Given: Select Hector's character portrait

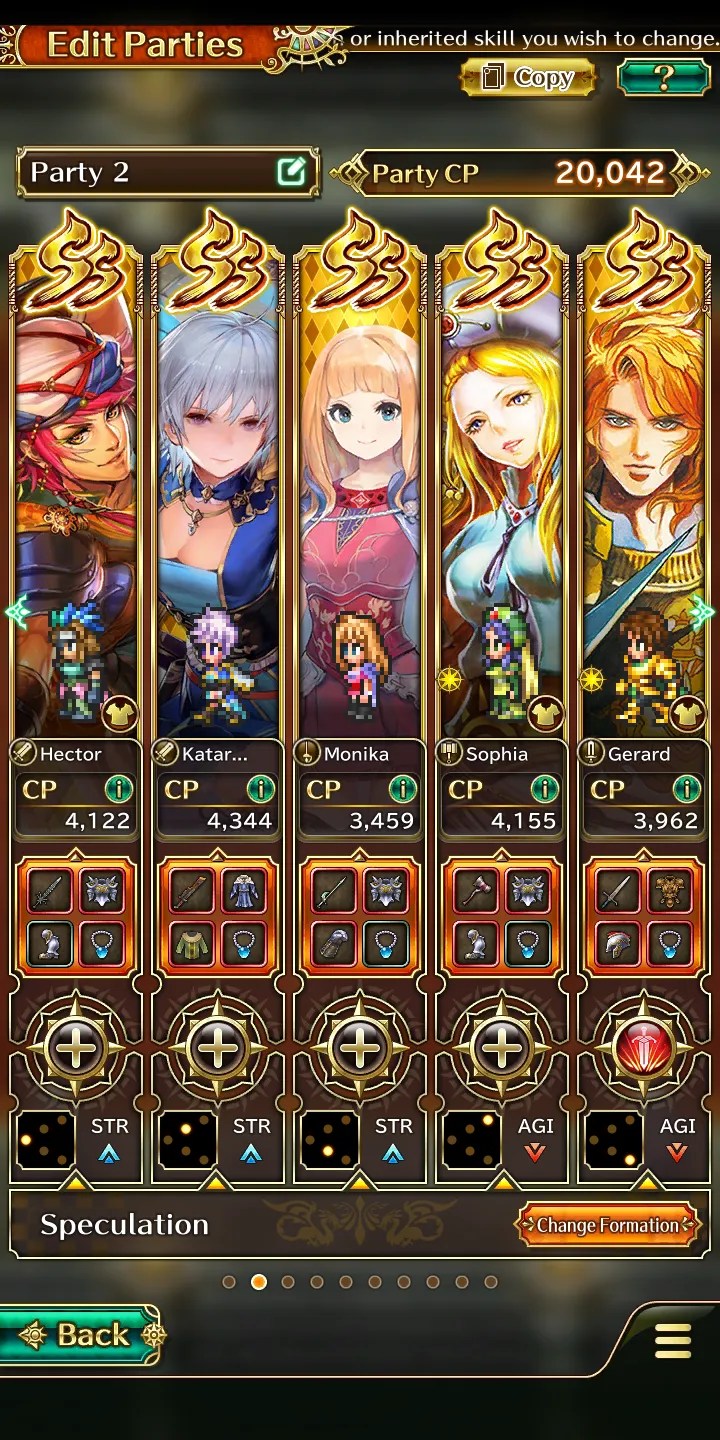Looking at the screenshot, I should (x=76, y=480).
